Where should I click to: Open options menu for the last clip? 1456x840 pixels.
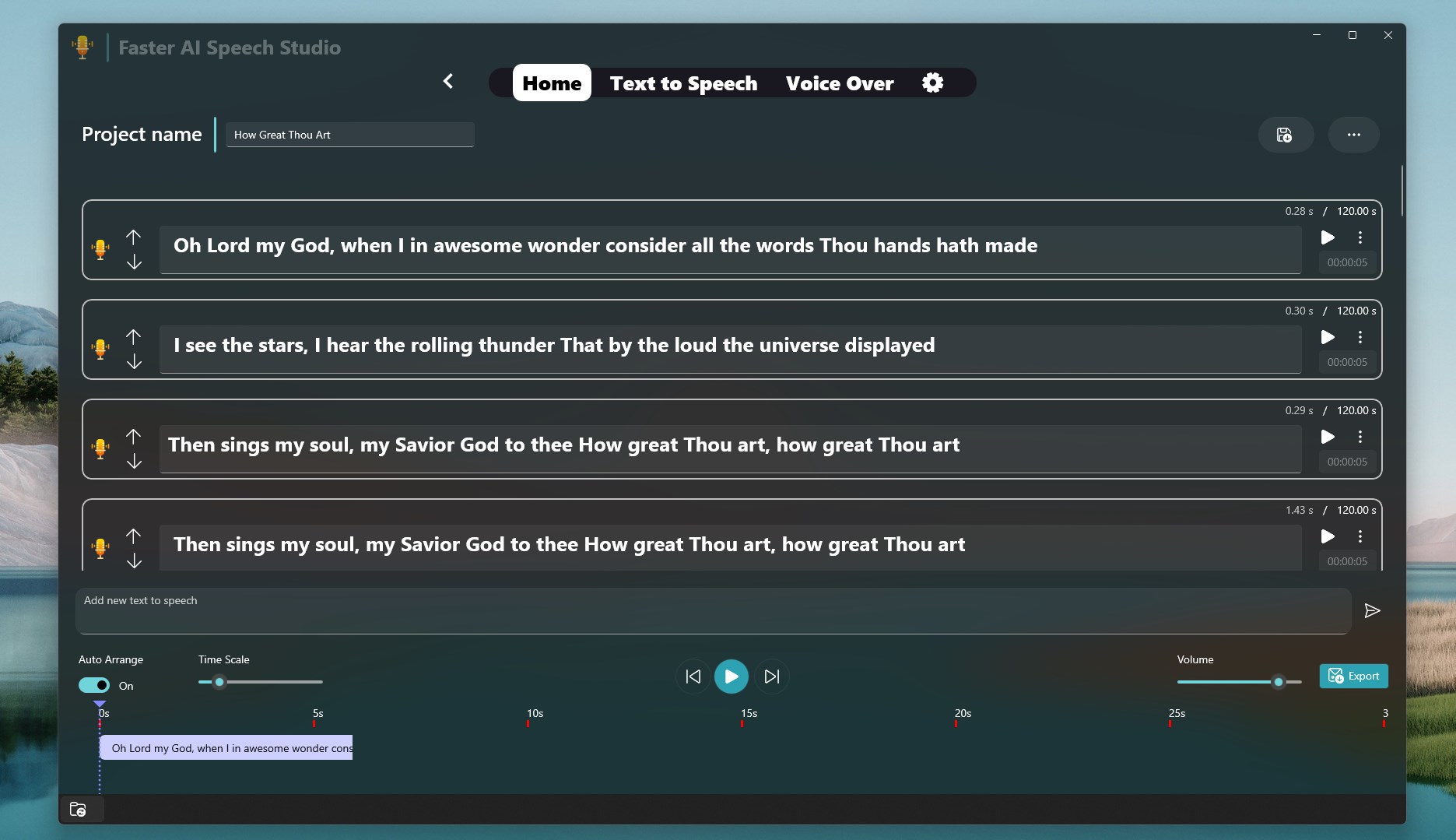tap(1361, 536)
